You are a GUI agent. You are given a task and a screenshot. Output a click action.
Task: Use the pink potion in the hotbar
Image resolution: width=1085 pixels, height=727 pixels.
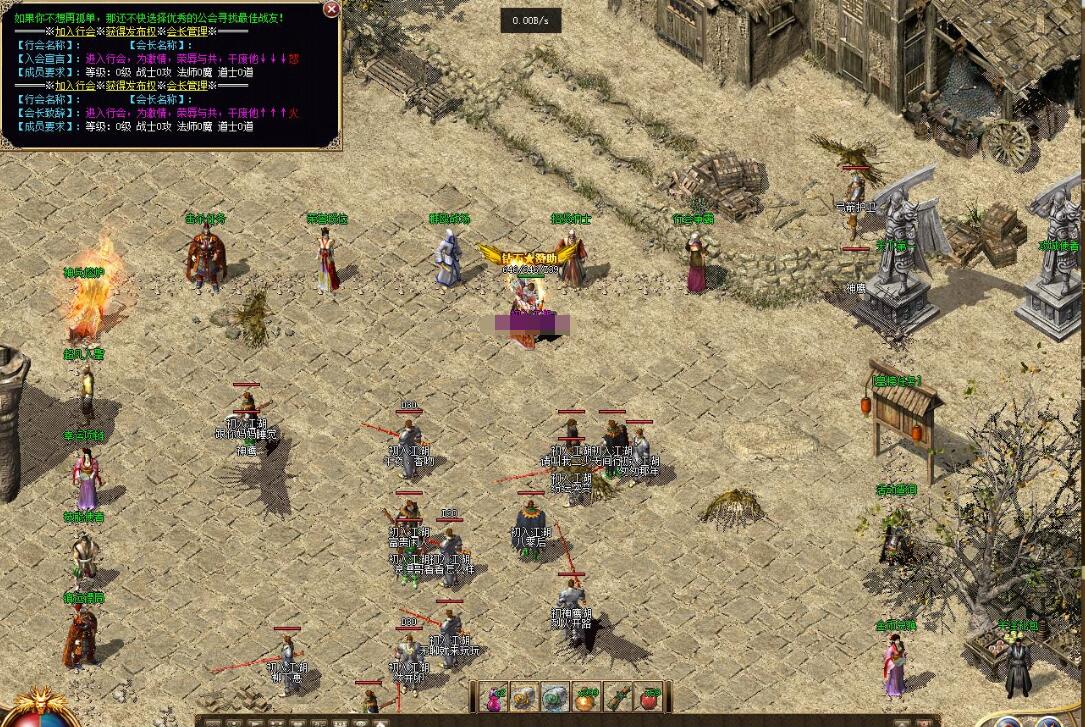point(494,698)
